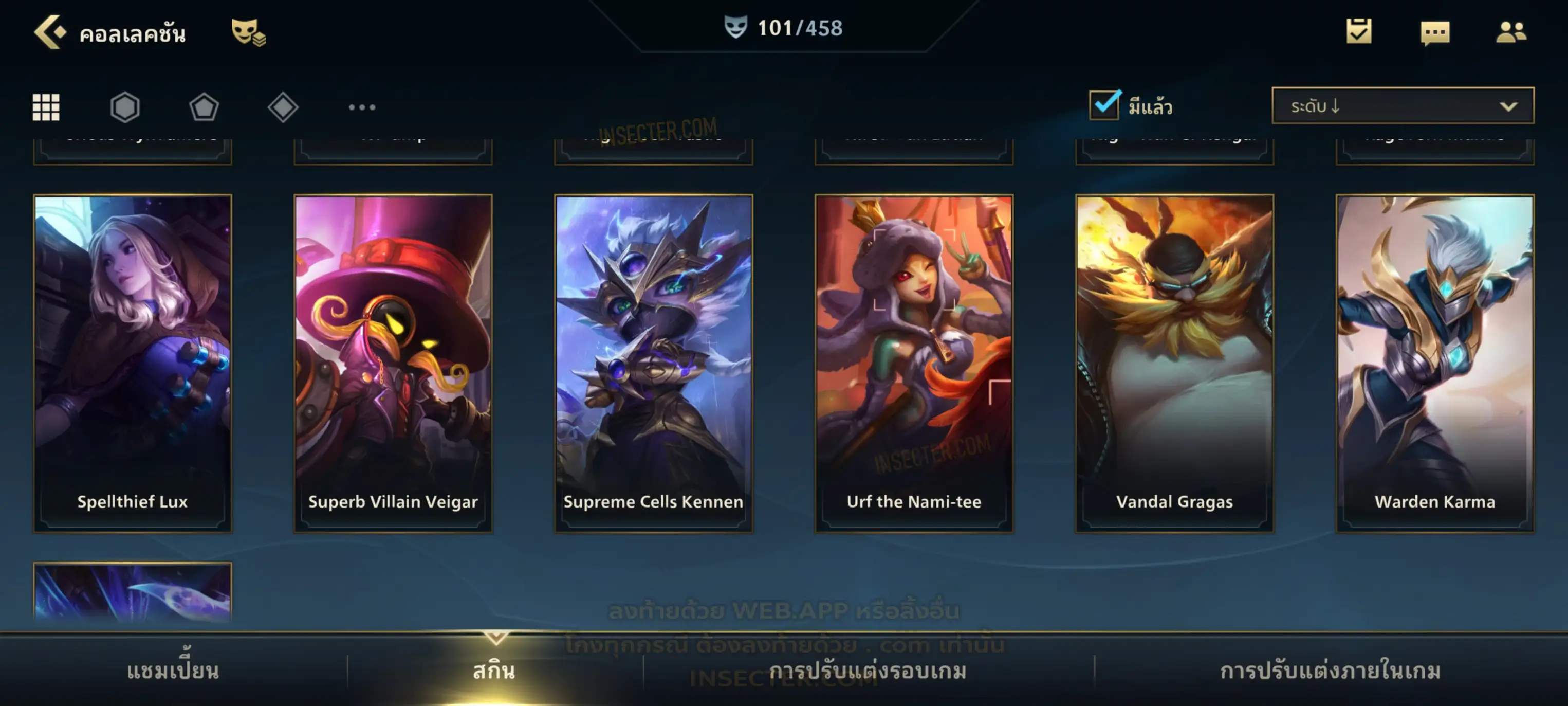Go back from the collection screen
1568x706 pixels.
pyautogui.click(x=50, y=32)
